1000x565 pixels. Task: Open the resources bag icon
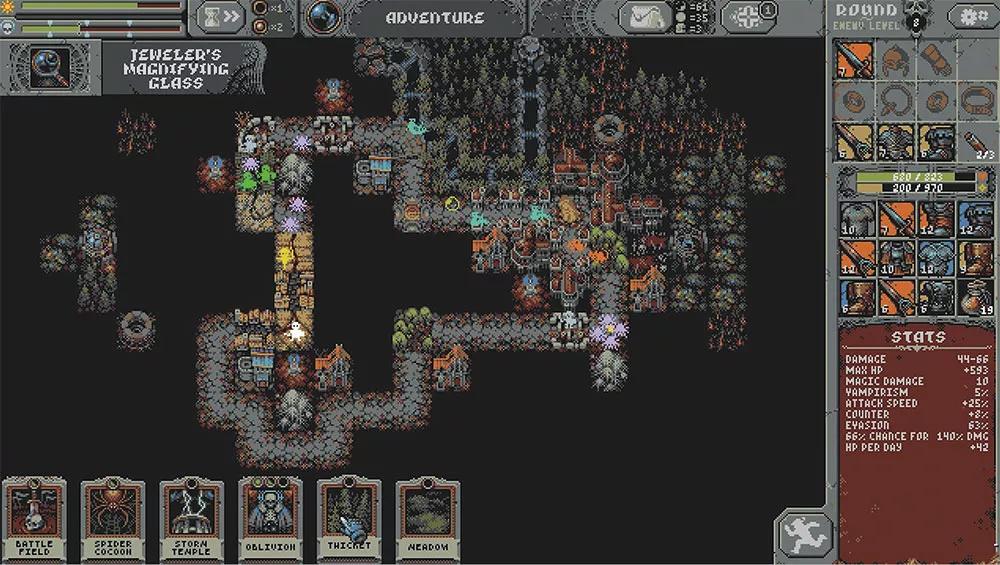[x=646, y=17]
